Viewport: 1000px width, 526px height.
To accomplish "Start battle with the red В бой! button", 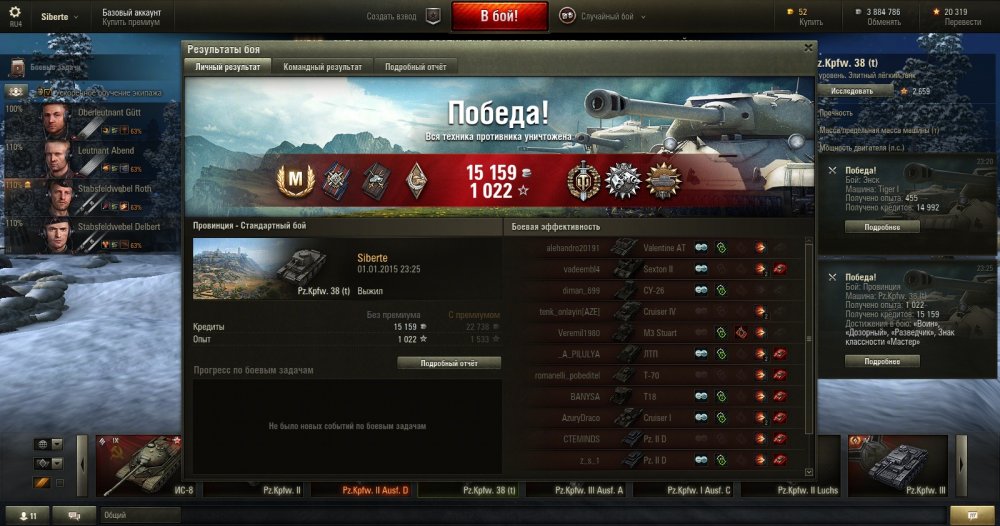I will [x=499, y=16].
